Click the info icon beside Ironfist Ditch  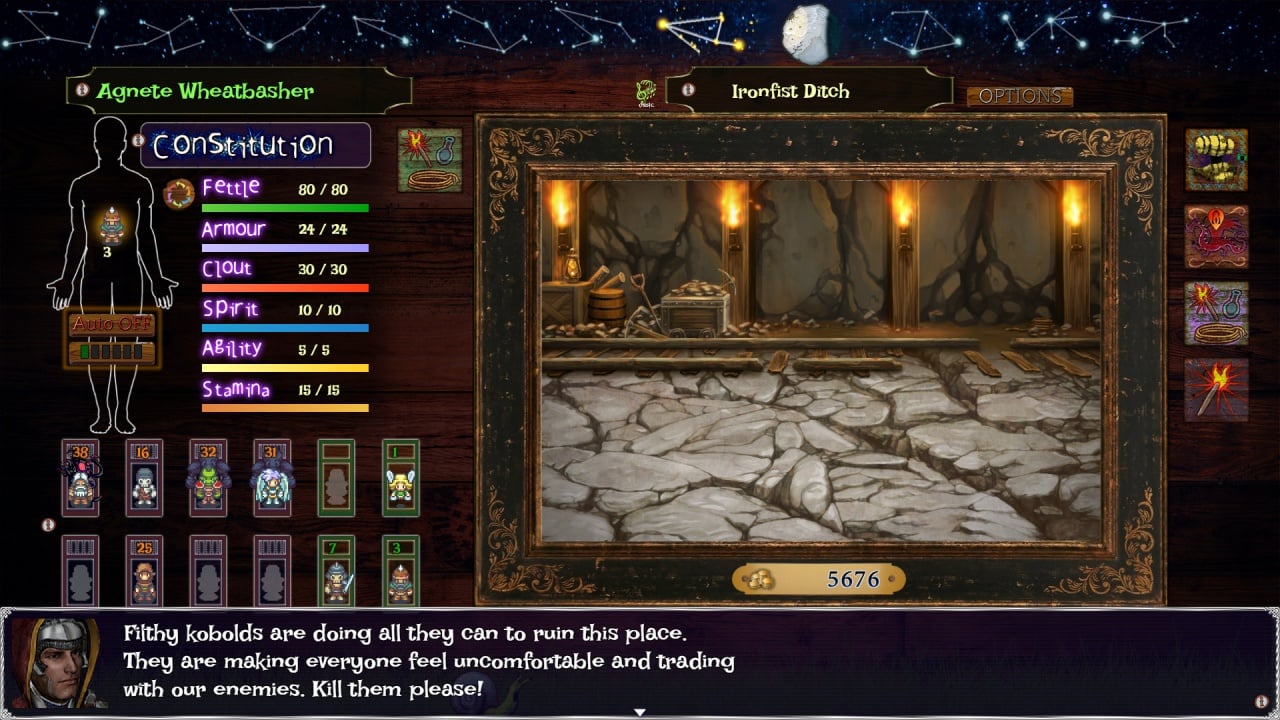point(687,90)
